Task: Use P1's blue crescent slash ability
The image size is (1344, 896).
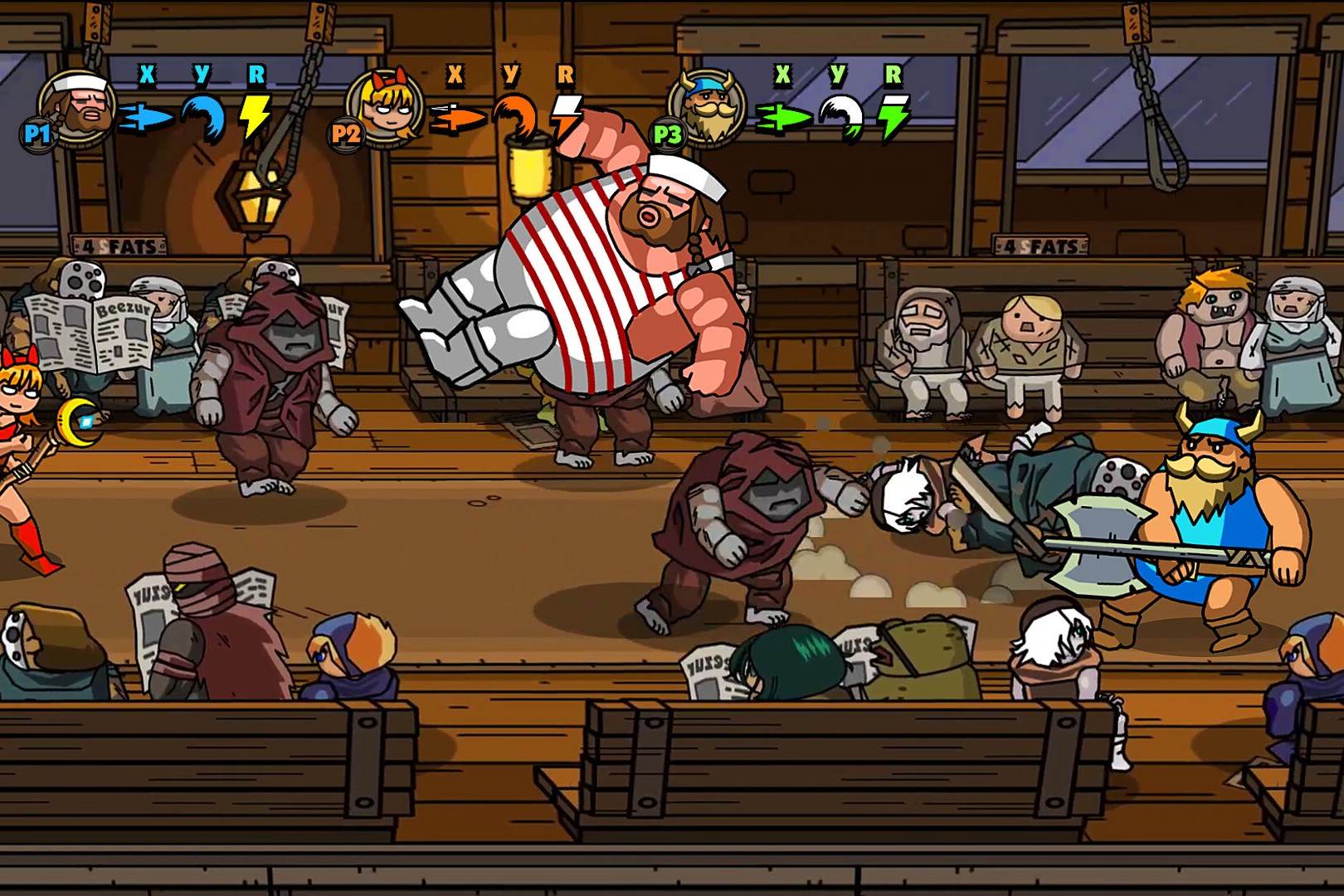Action: click(204, 116)
